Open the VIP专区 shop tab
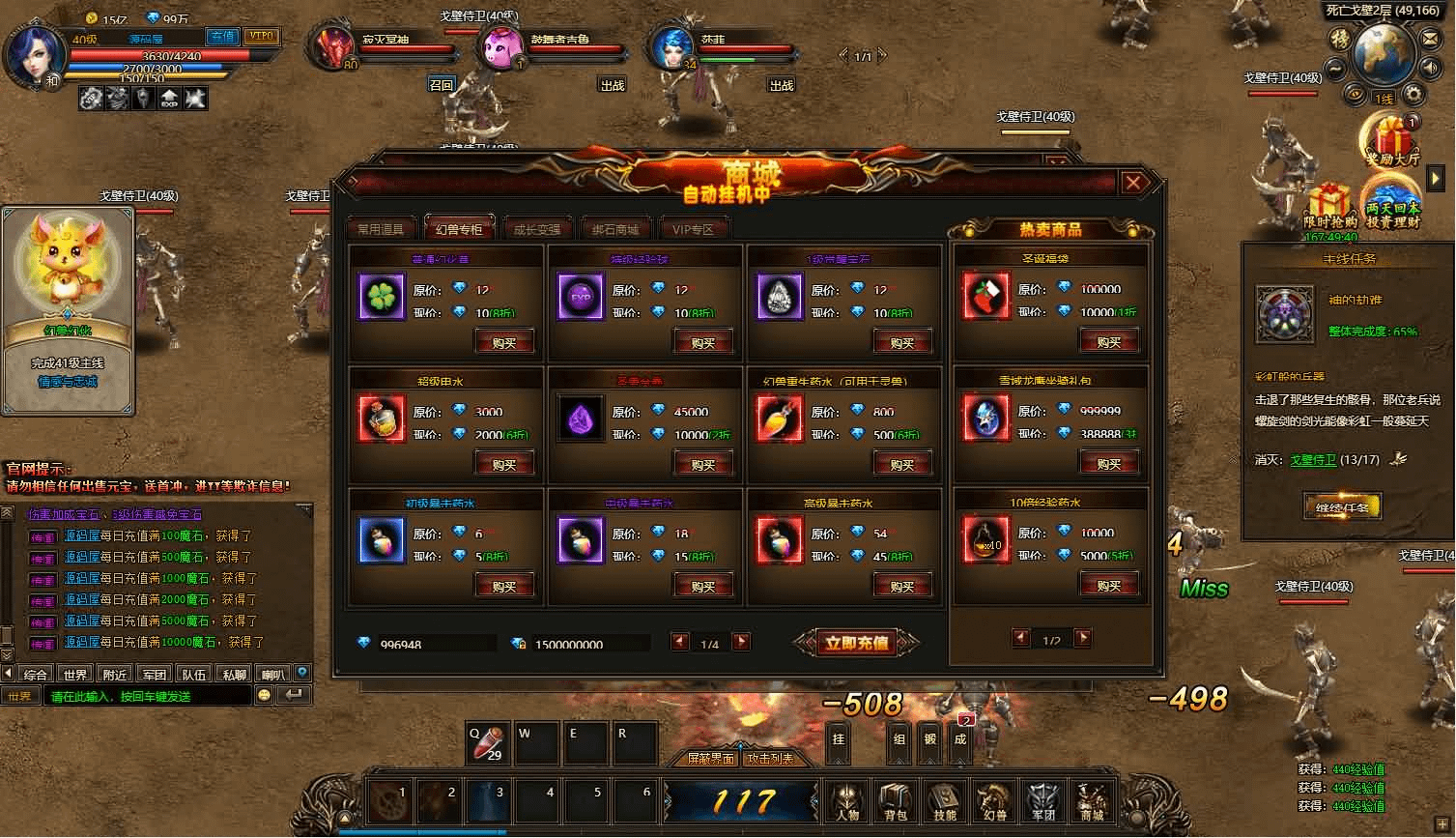Viewport: 1456px width, 838px height. point(693,229)
